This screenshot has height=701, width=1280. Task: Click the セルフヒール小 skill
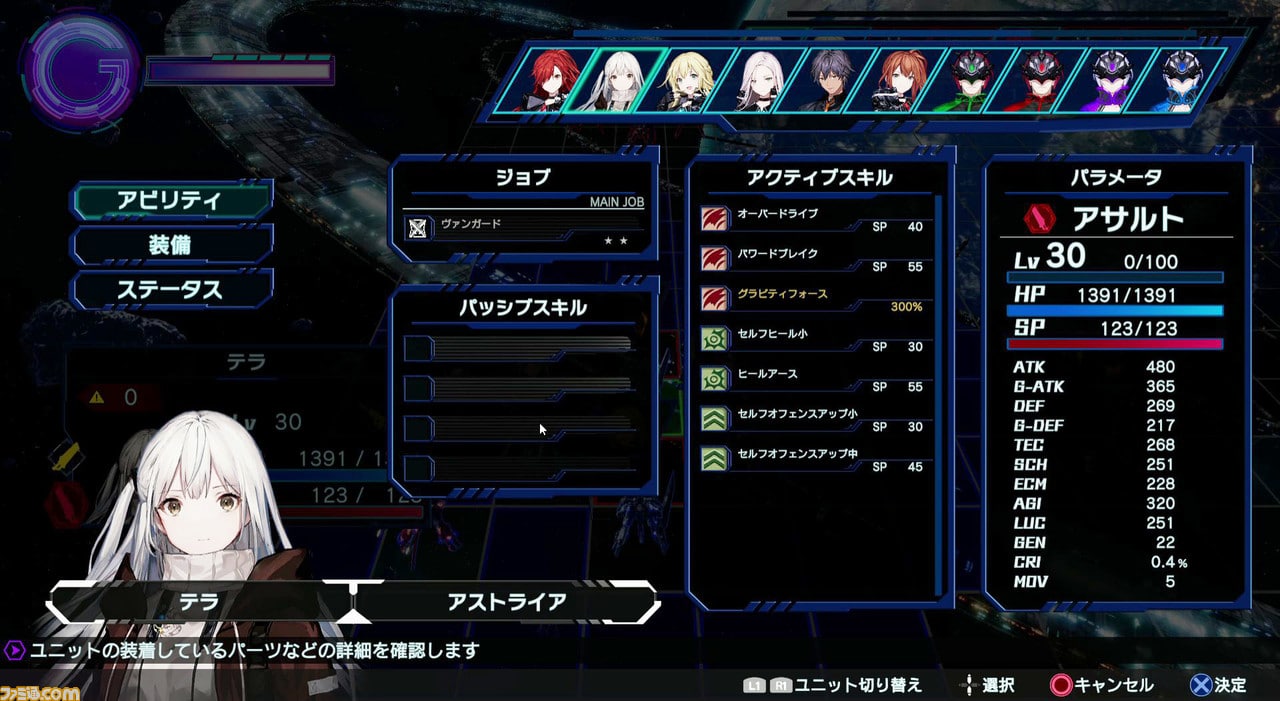(x=812, y=338)
